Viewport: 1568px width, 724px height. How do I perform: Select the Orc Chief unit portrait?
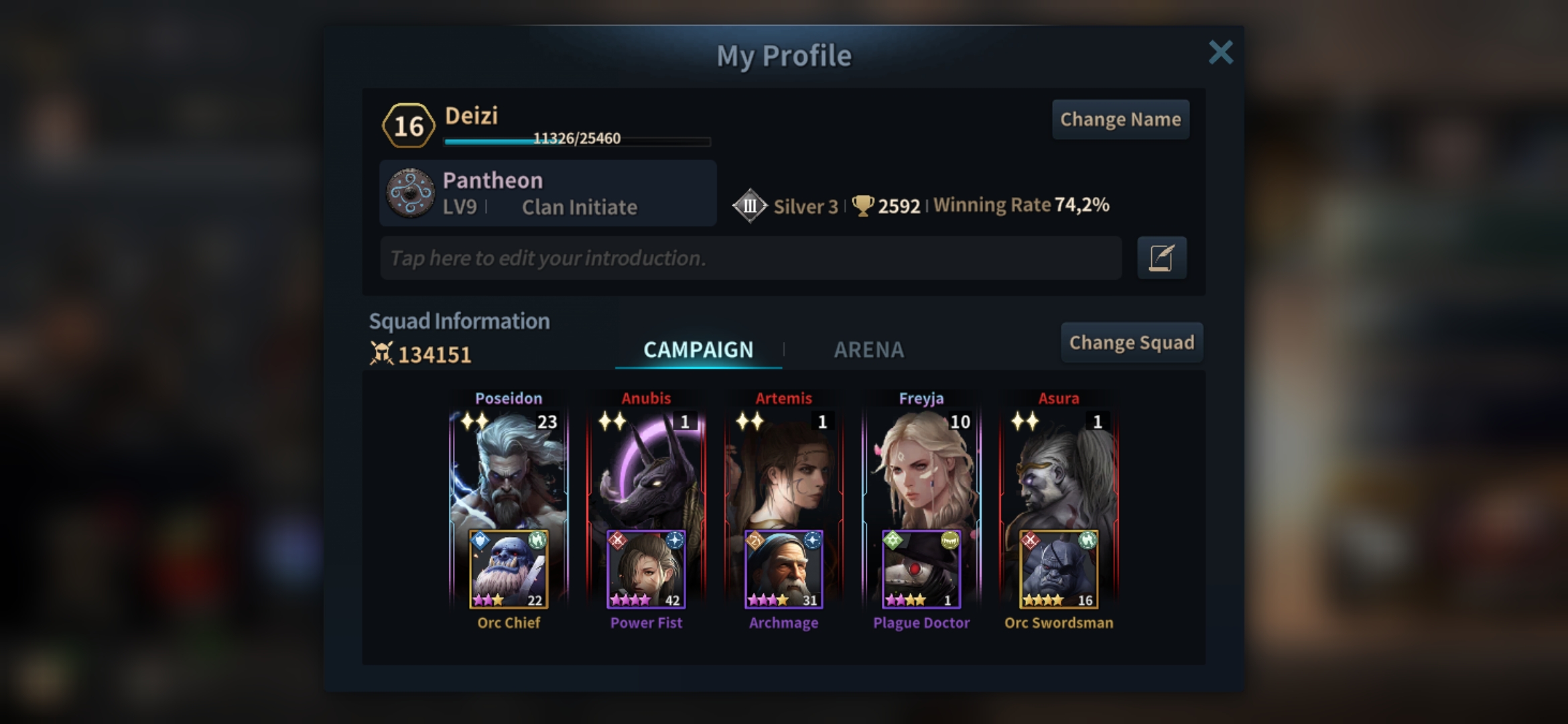click(x=509, y=570)
